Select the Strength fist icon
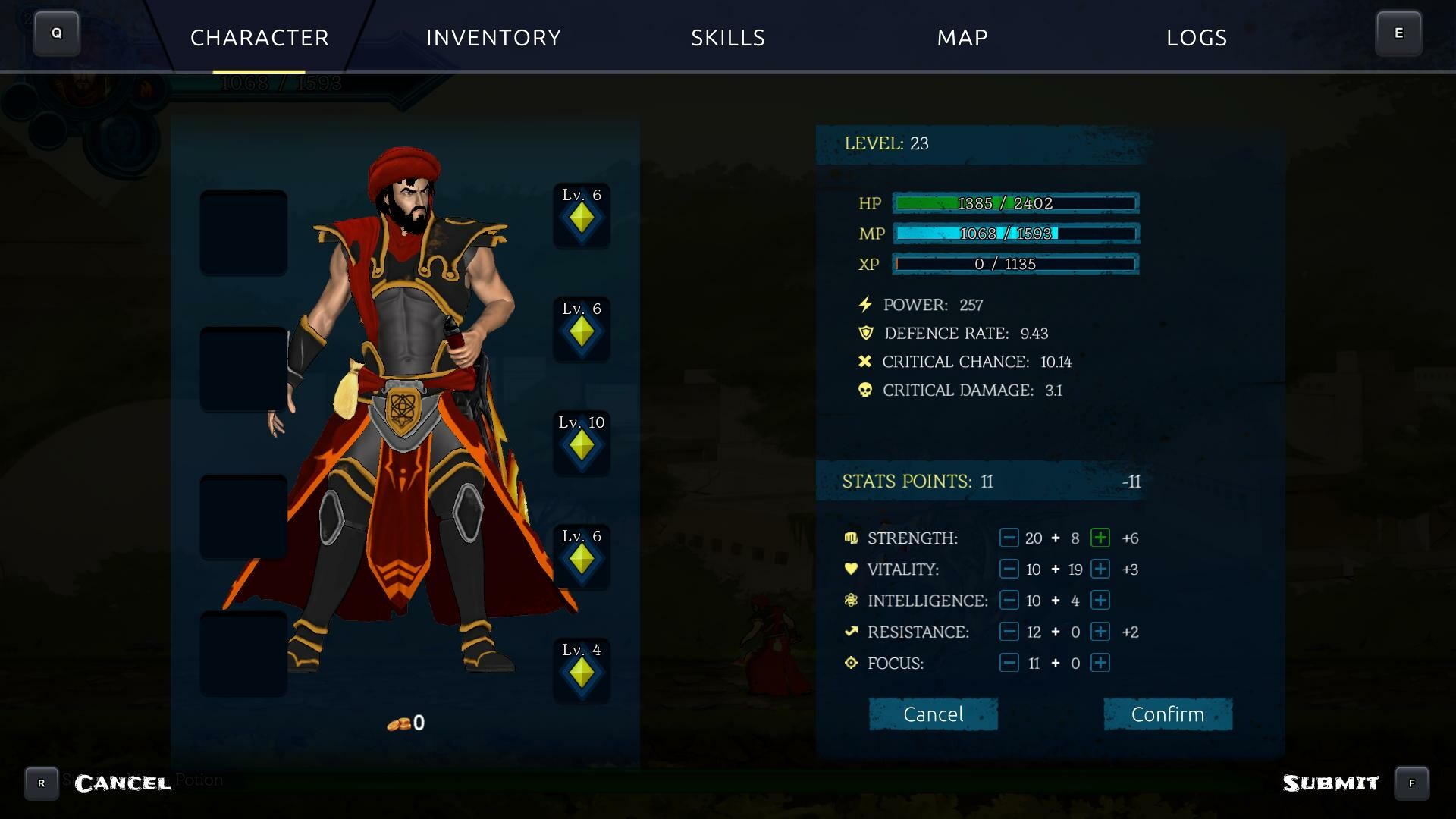The image size is (1456, 819). pos(850,538)
